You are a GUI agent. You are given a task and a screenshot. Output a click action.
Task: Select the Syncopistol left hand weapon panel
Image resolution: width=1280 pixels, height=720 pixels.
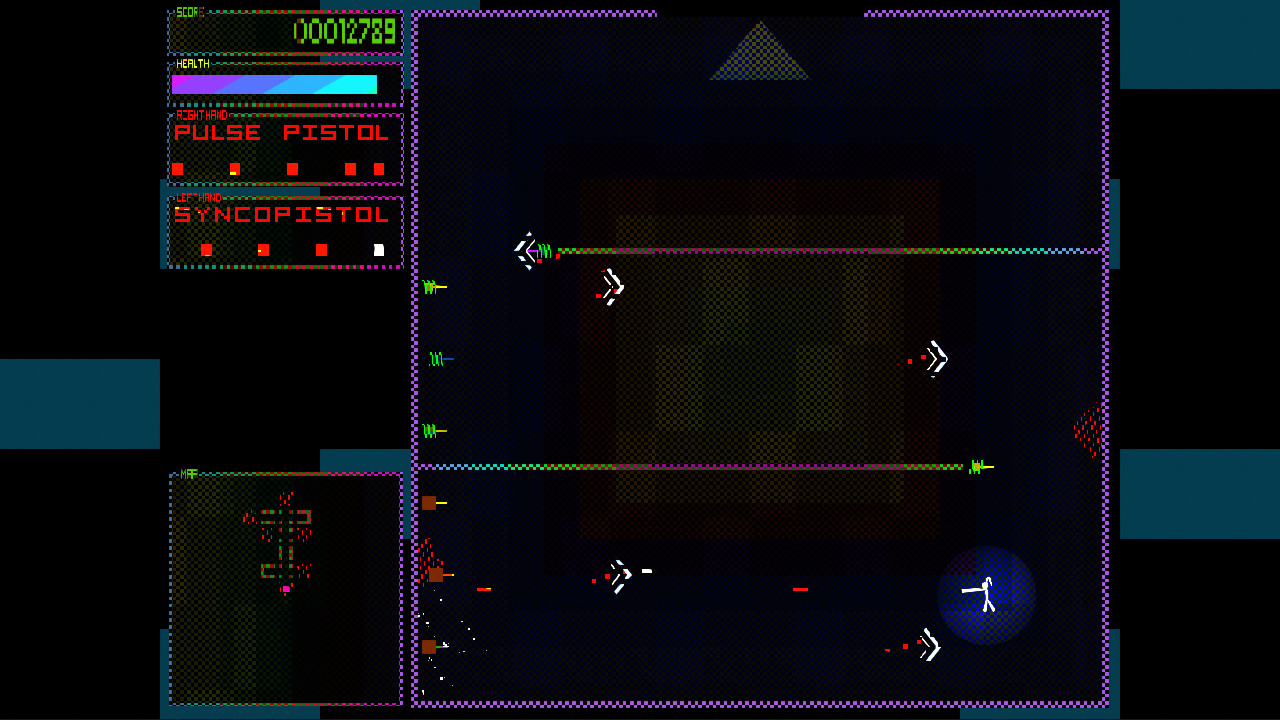click(285, 231)
